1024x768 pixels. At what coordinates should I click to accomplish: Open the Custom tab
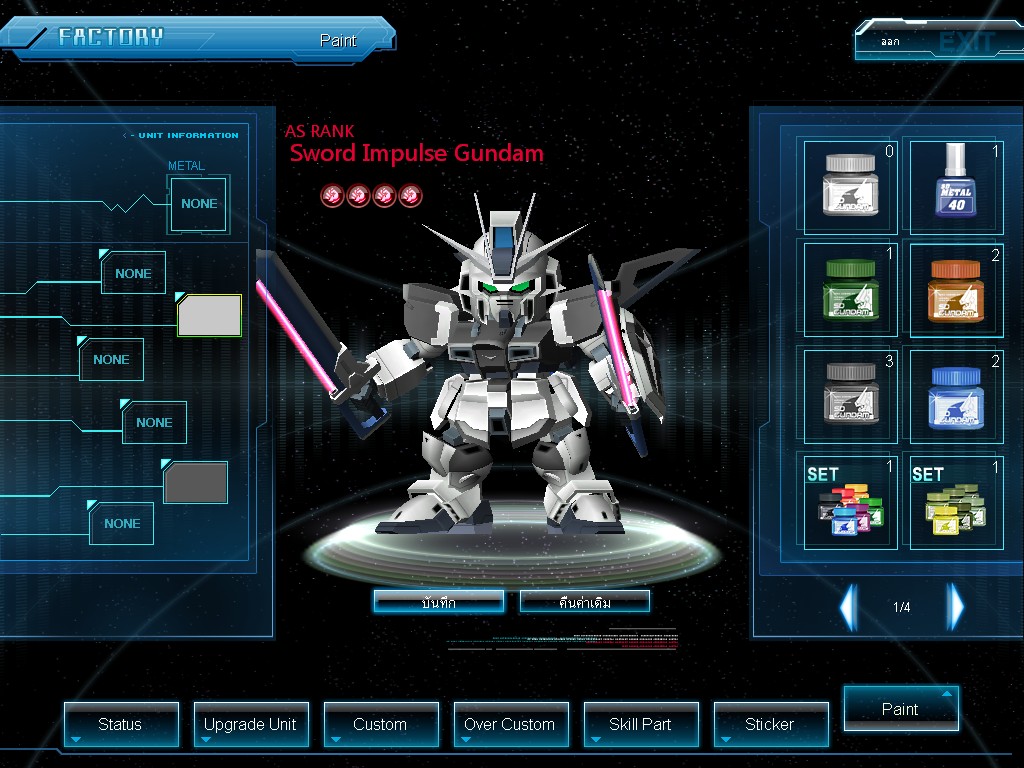(x=380, y=724)
